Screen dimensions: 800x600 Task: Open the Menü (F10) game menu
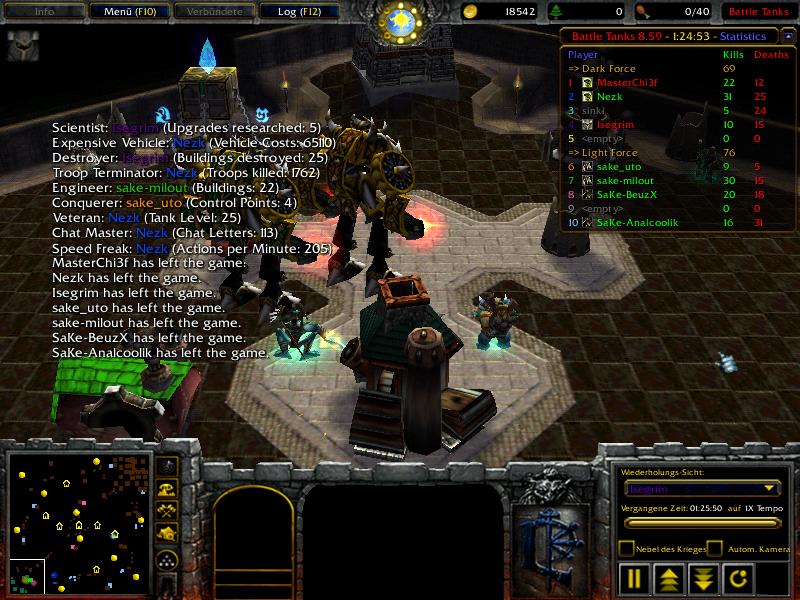131,11
